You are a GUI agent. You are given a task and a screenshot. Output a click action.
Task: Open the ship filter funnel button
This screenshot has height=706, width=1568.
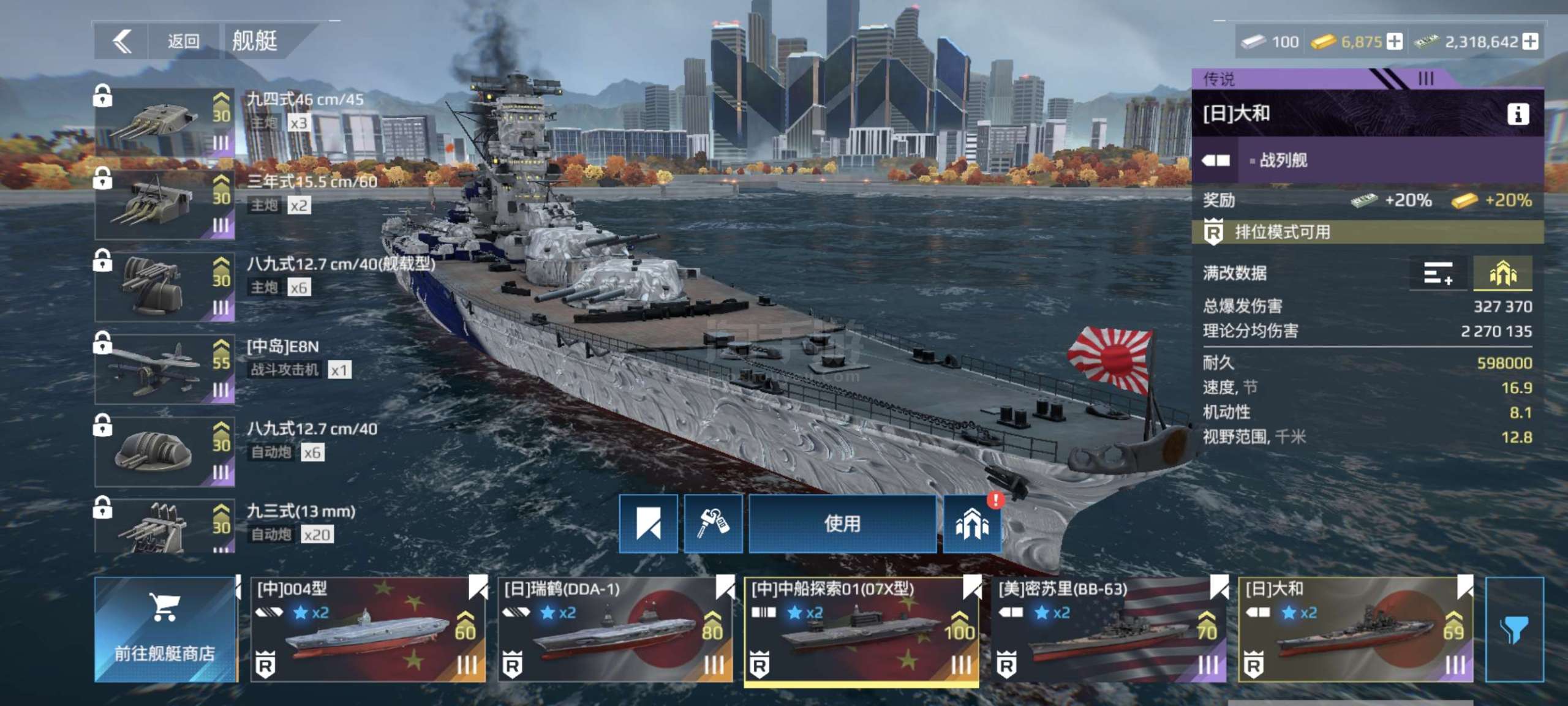coord(1513,629)
